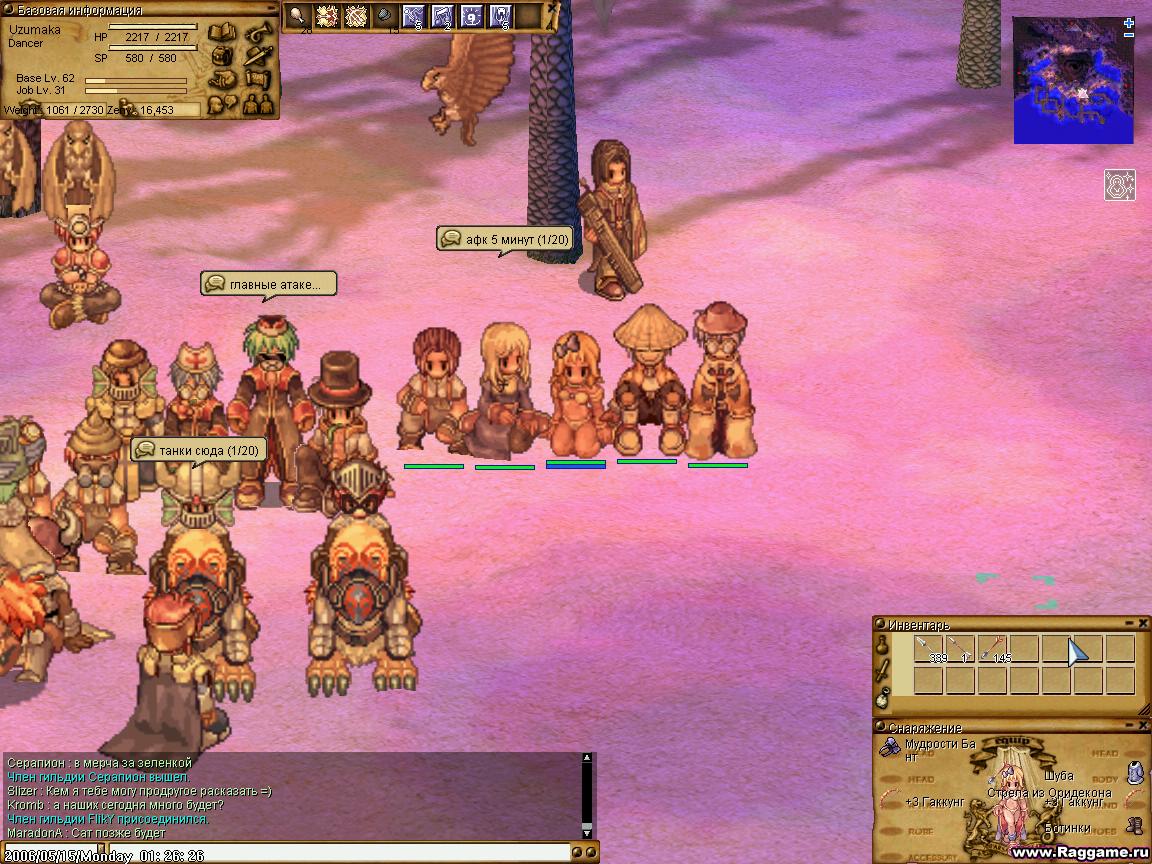The image size is (1152, 864).
Task: Close the Снаряжение equipment window
Action: pos(1143,727)
